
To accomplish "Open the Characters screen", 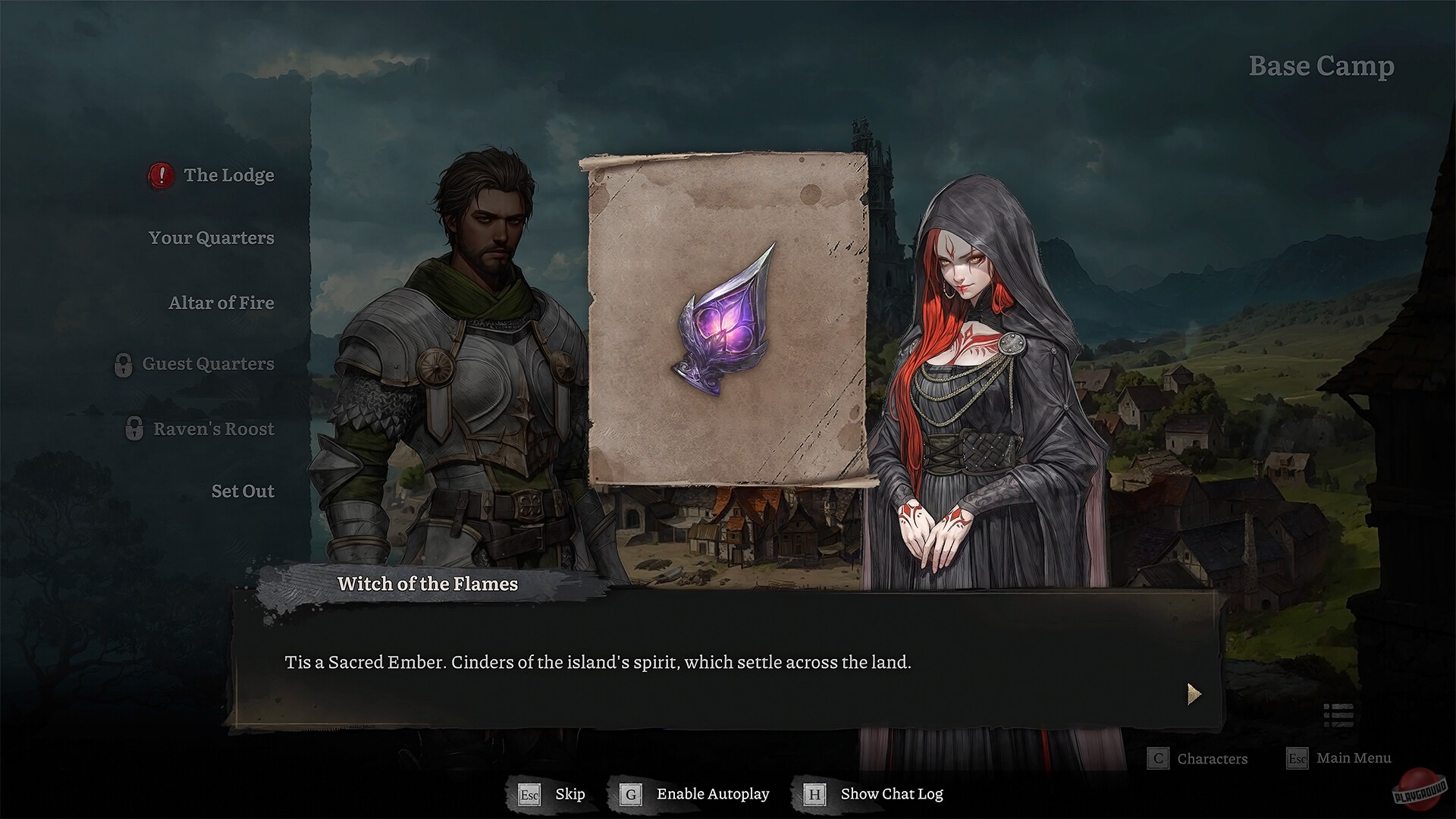I will [1211, 758].
